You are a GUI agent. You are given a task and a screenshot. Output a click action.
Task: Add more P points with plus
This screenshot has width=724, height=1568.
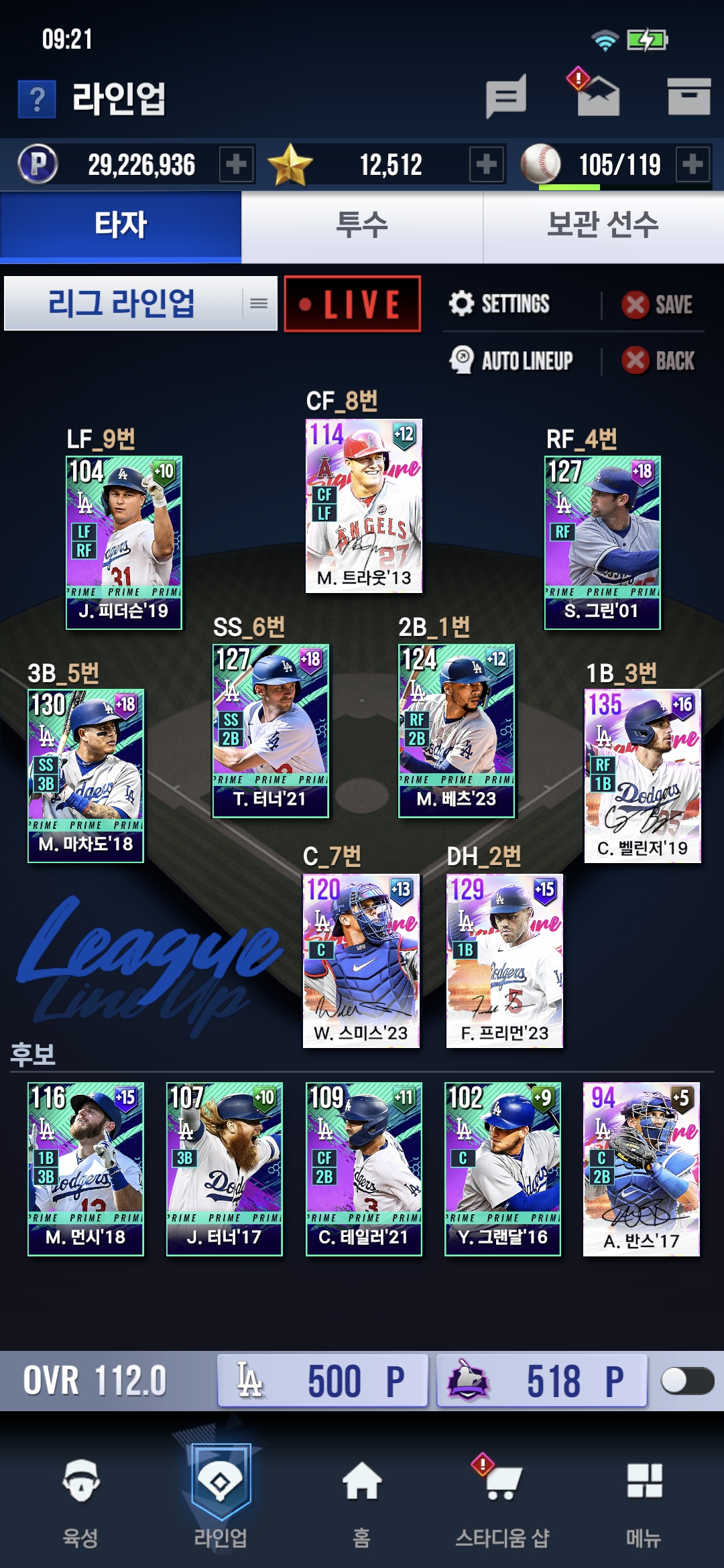[236, 164]
